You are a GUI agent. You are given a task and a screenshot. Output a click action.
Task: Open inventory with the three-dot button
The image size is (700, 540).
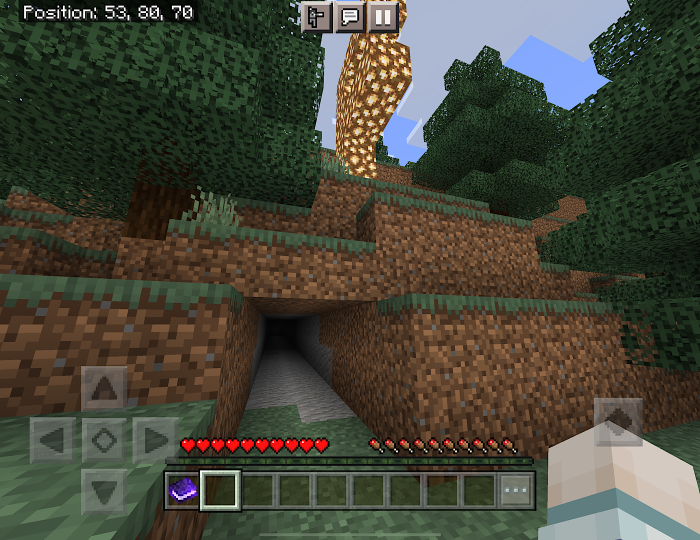516,491
